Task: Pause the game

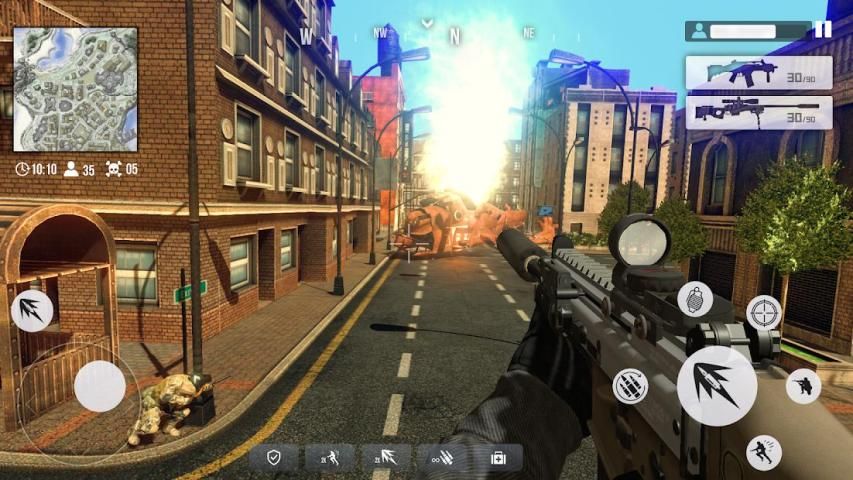Action: pyautogui.click(x=822, y=30)
